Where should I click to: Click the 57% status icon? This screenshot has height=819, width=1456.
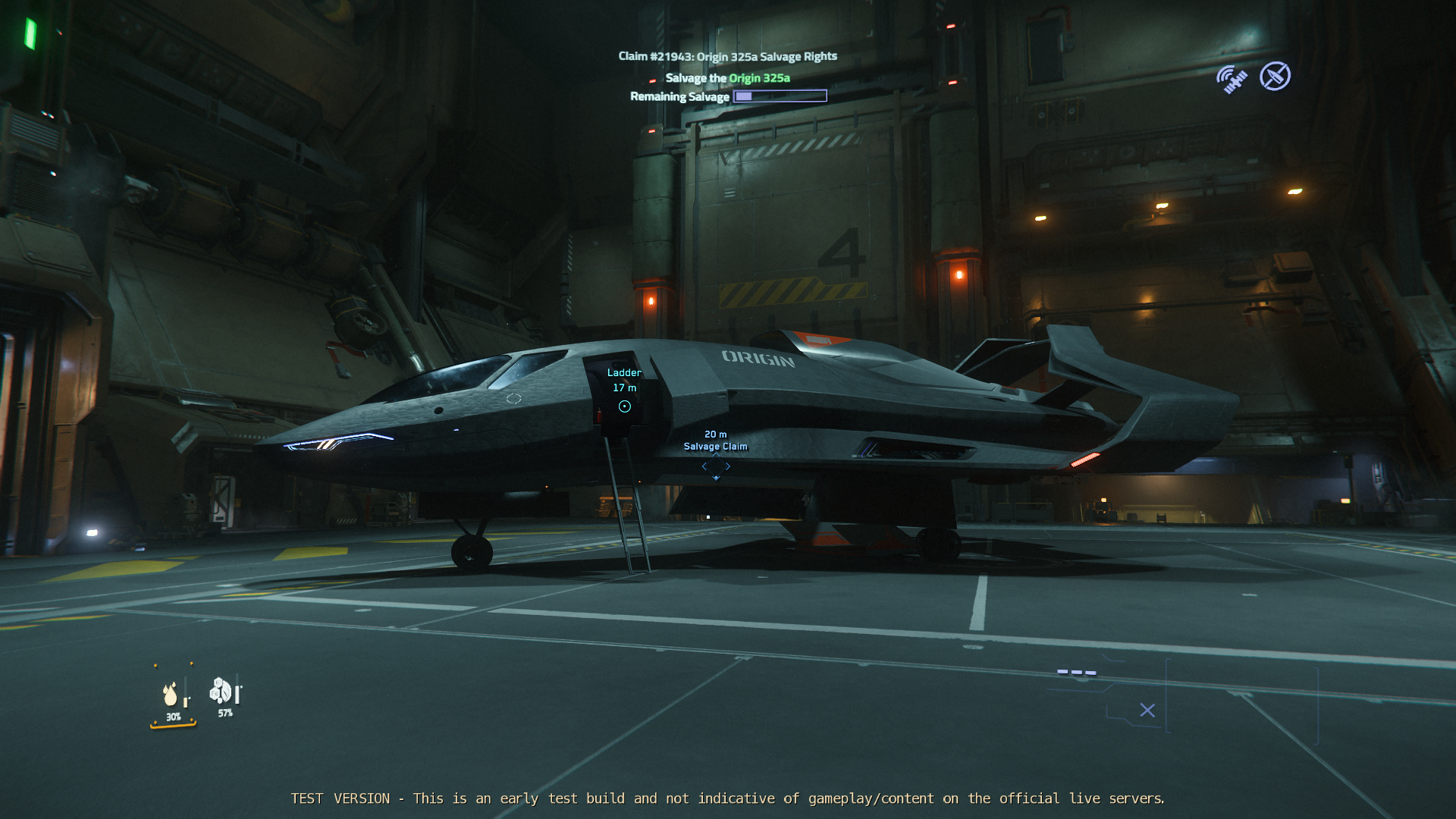pyautogui.click(x=221, y=691)
